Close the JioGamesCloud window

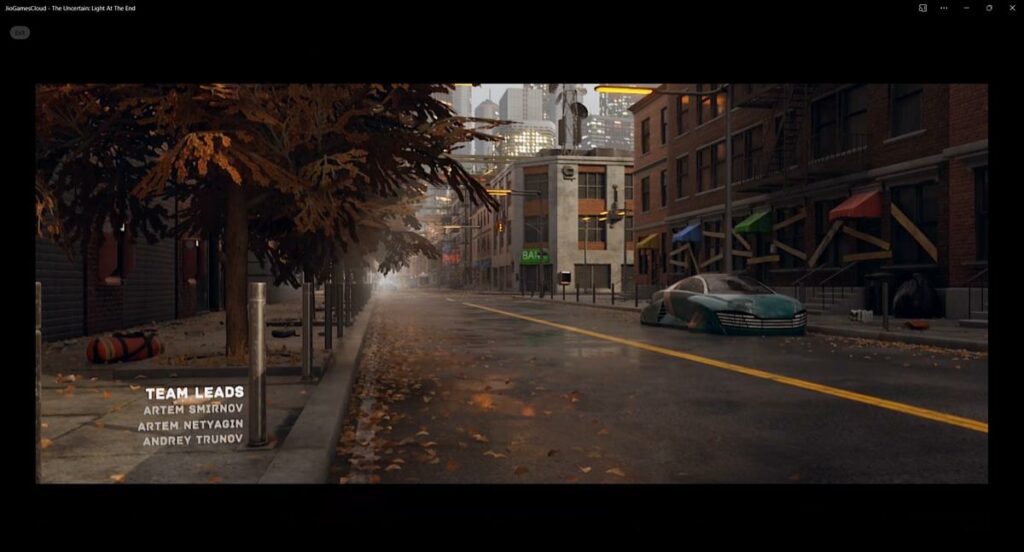[1011, 8]
